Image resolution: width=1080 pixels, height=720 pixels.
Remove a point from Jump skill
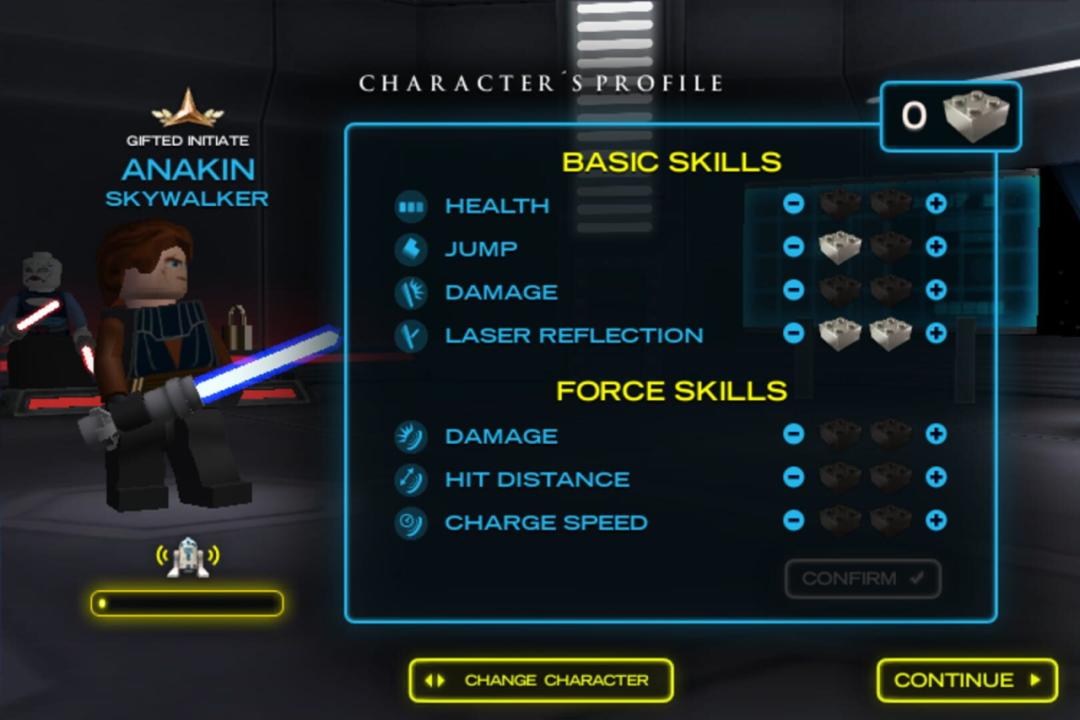coord(793,247)
